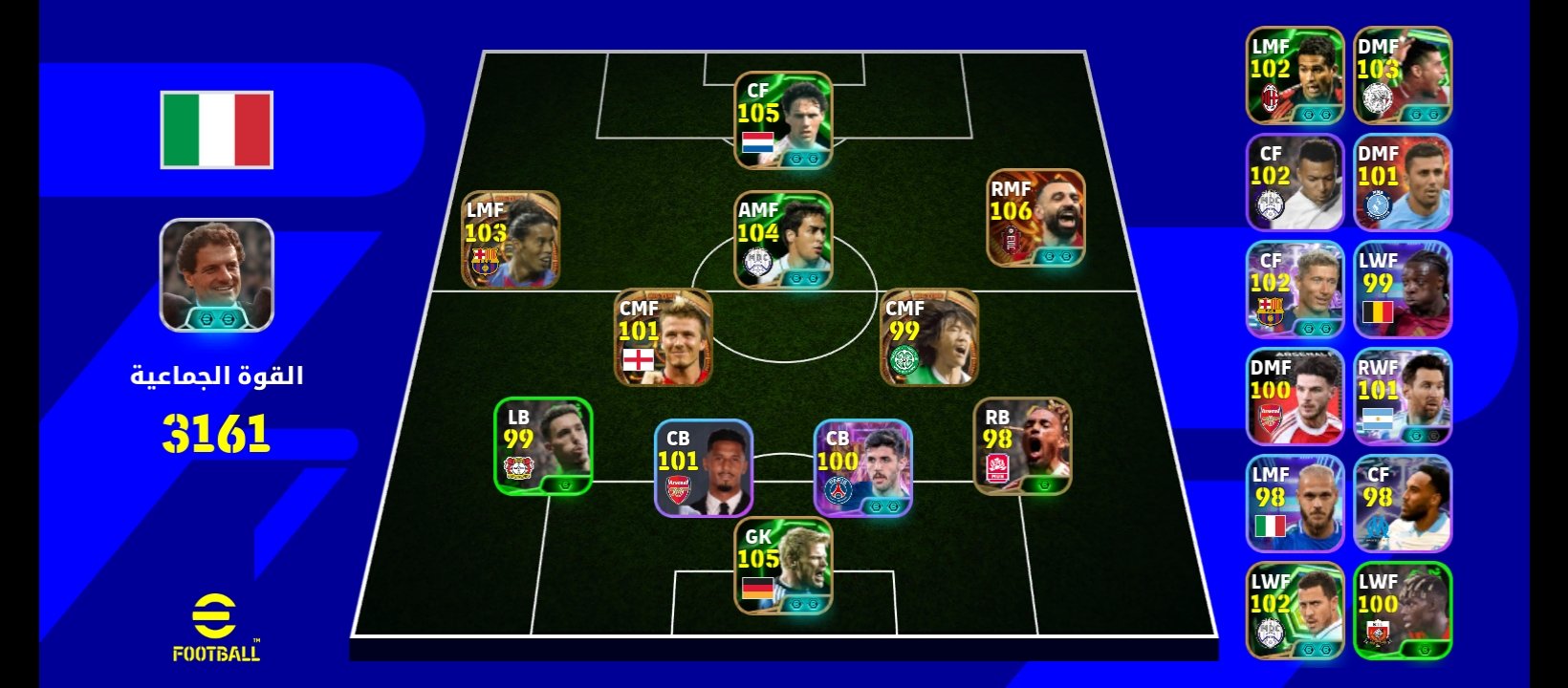Pick the AMF 104 player card
The height and width of the screenshot is (688, 1568).
tap(783, 240)
